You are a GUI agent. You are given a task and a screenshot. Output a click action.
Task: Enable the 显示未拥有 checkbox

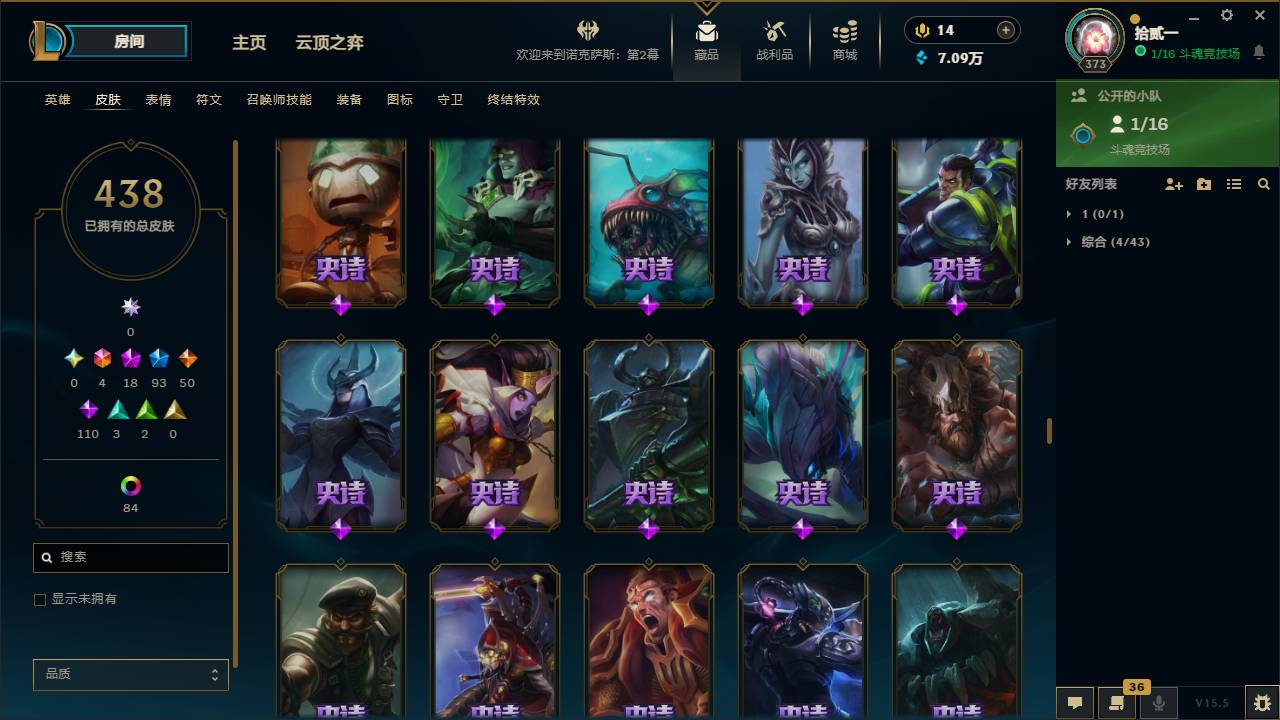click(40, 599)
